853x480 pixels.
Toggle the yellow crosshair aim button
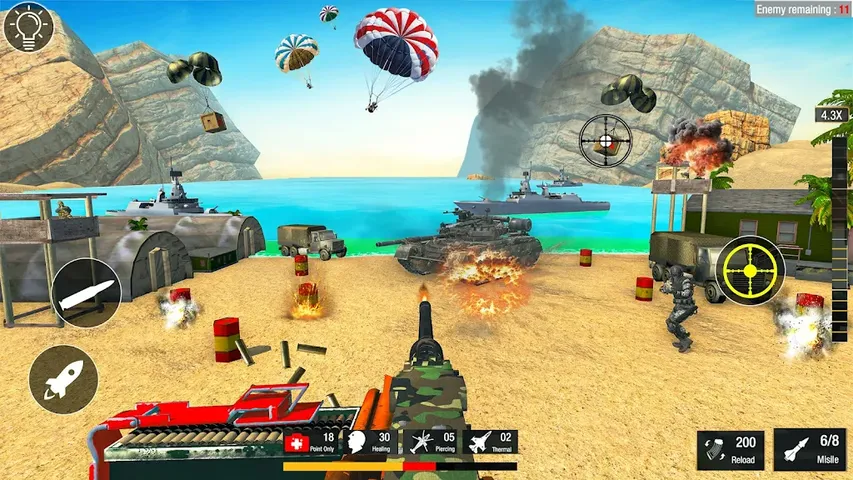(x=750, y=270)
